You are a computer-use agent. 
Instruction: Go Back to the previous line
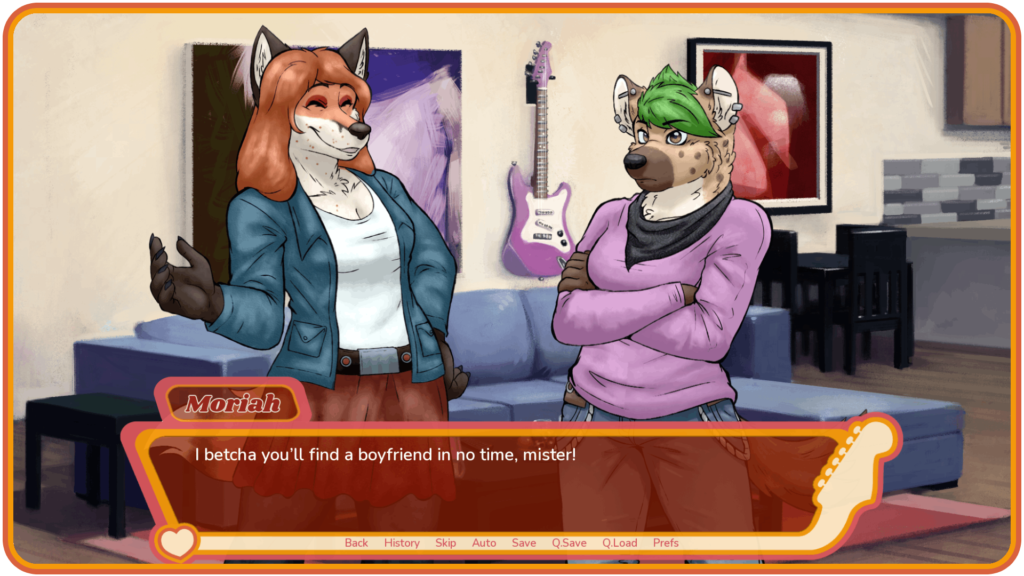click(356, 543)
